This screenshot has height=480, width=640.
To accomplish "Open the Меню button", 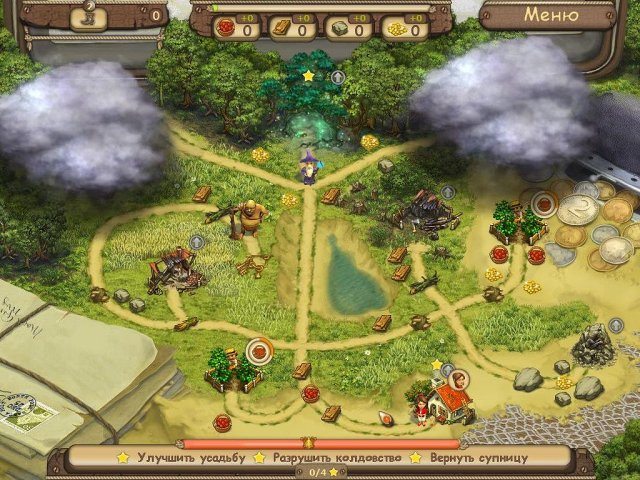I will coord(551,16).
